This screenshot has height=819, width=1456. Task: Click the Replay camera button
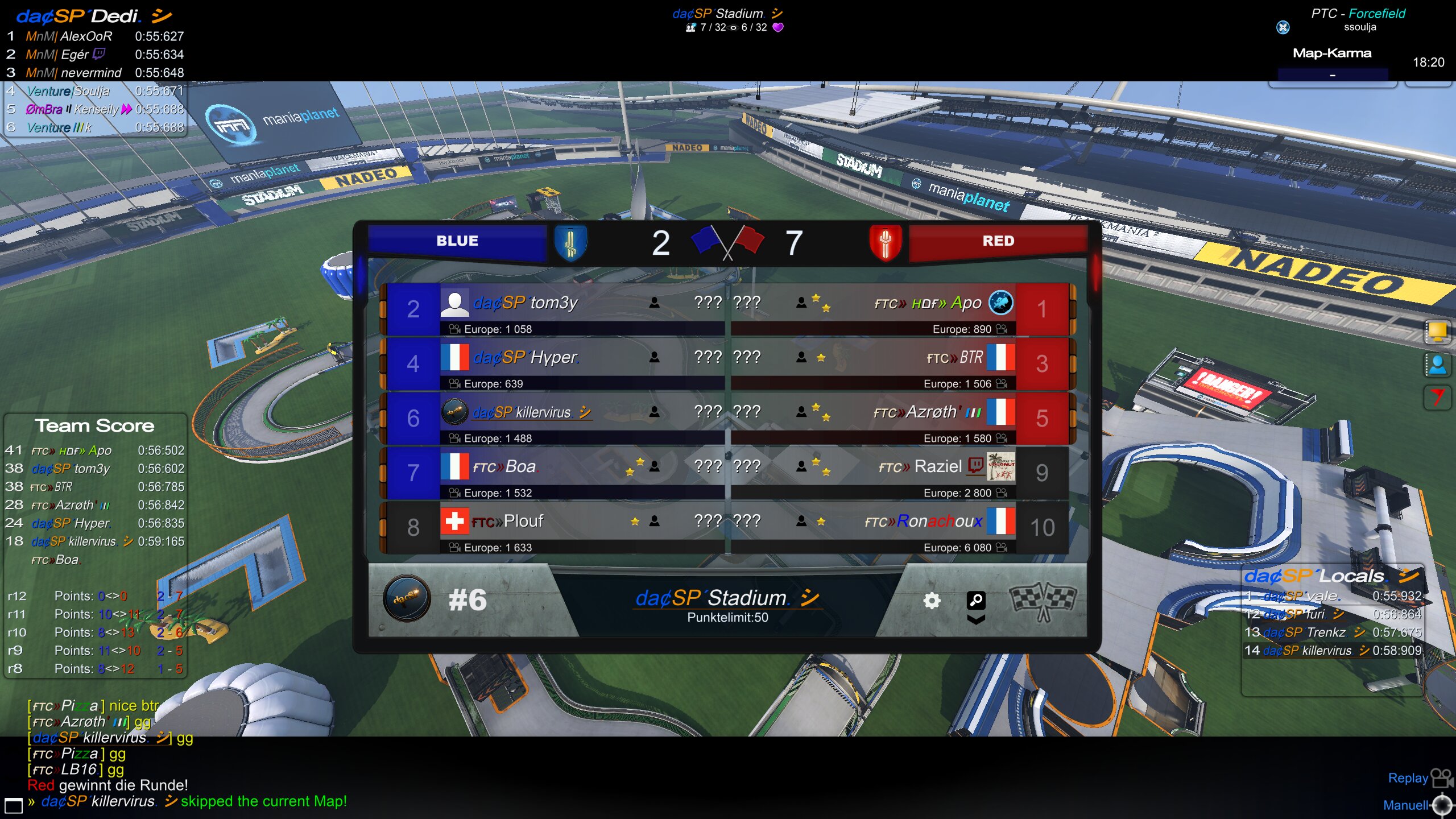pyautogui.click(x=1441, y=777)
